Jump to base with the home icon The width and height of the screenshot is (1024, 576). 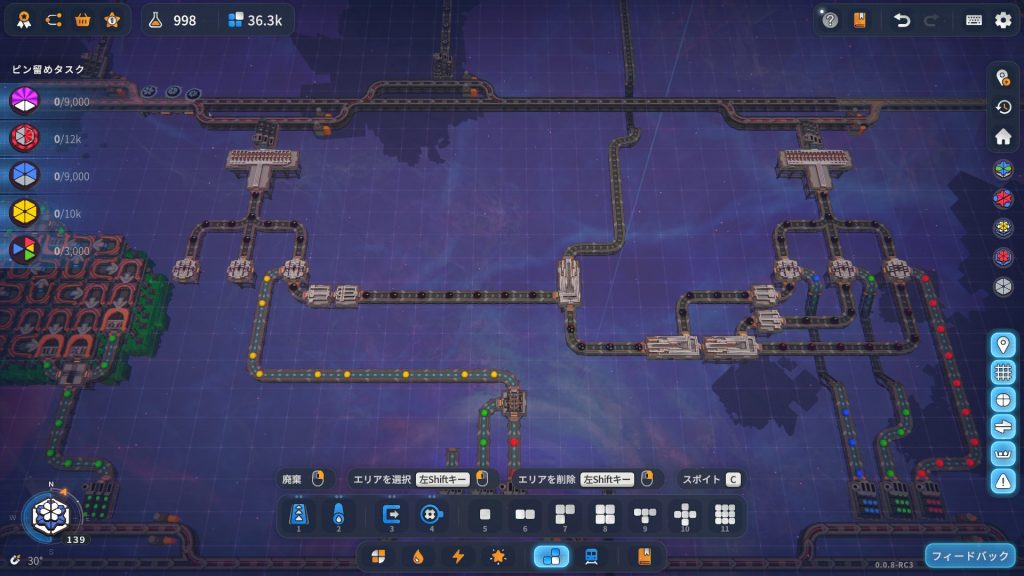click(1003, 136)
